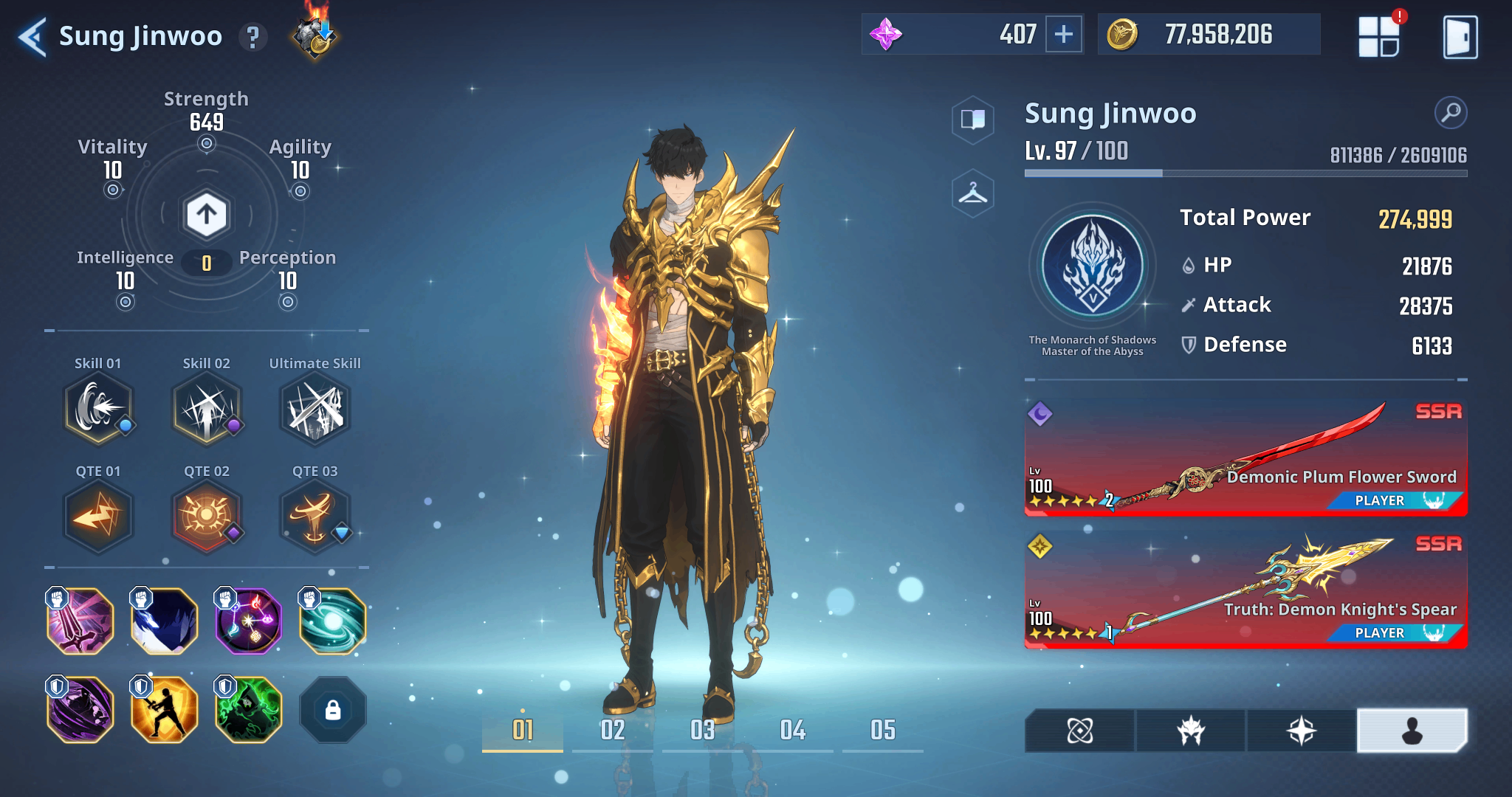Open the question mark help icon
Screen dimensions: 1512x797
pyautogui.click(x=252, y=37)
